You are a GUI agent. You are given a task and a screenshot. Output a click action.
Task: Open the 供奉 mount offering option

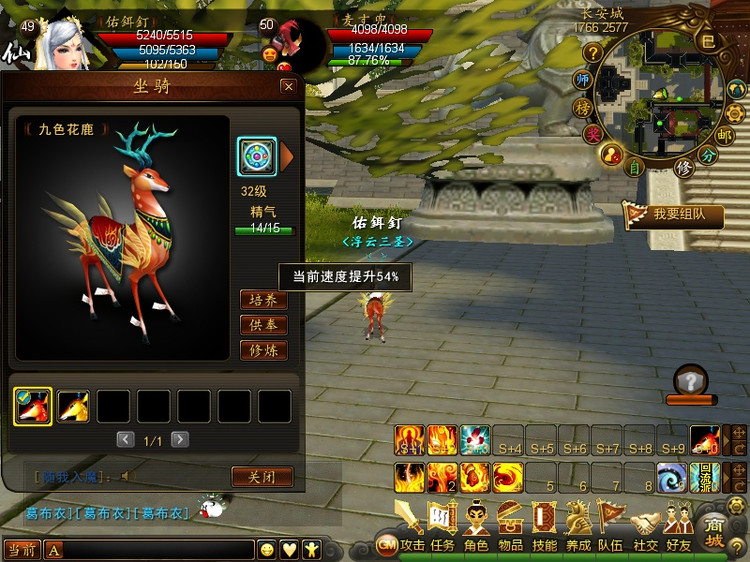pos(264,325)
